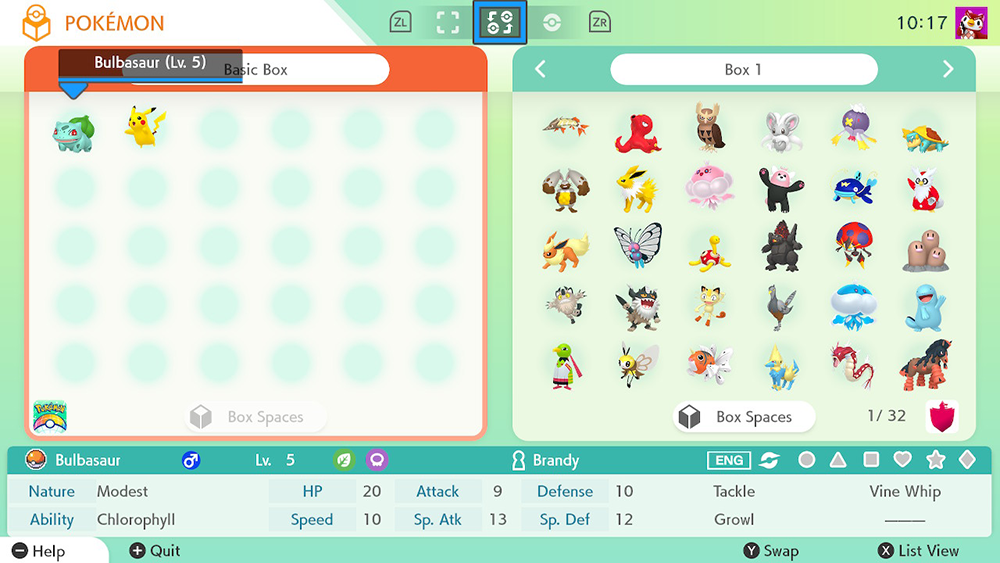Pick the Dugtrio Pokémon
The height and width of the screenshot is (563, 1000).
(924, 250)
